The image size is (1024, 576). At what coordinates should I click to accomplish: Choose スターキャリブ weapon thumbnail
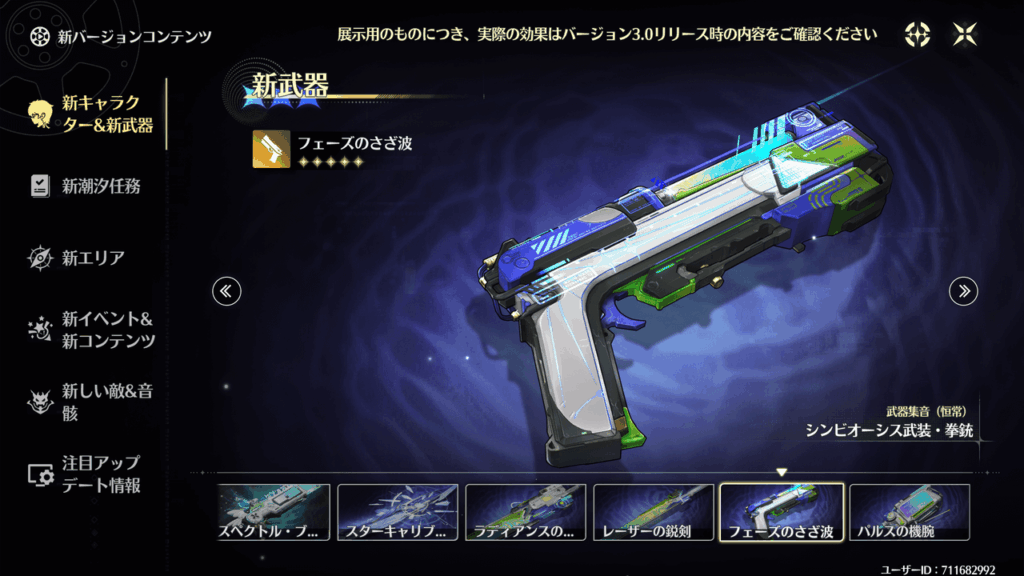397,512
